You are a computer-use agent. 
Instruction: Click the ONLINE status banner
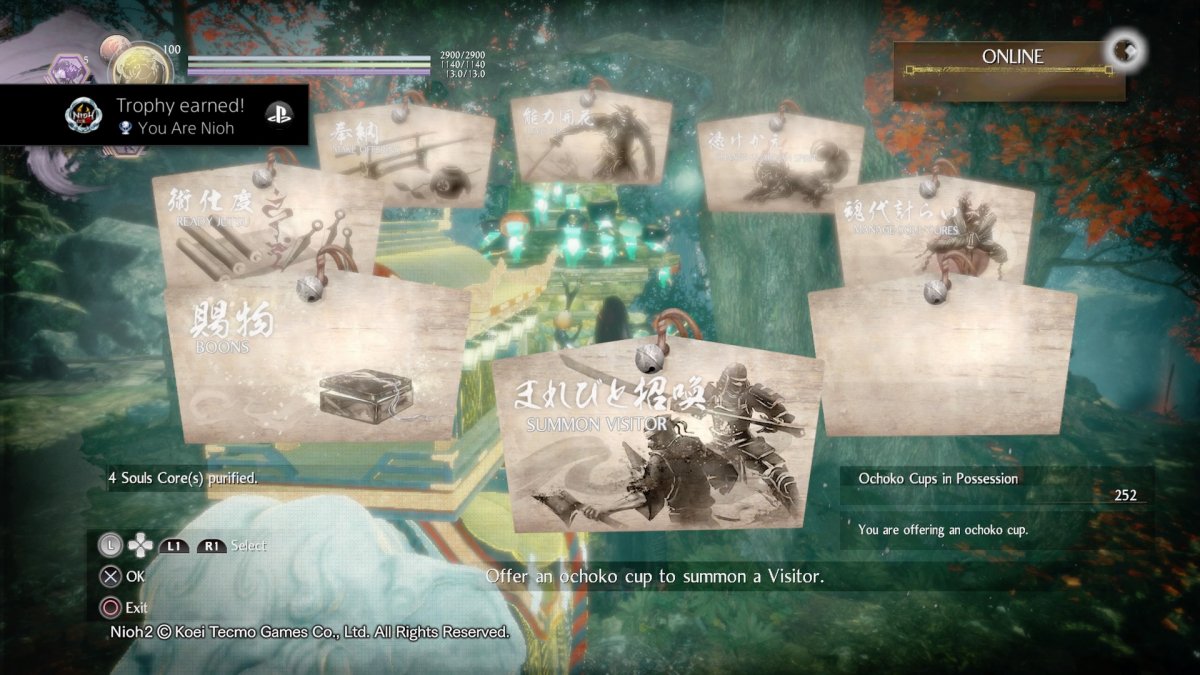[1010, 70]
